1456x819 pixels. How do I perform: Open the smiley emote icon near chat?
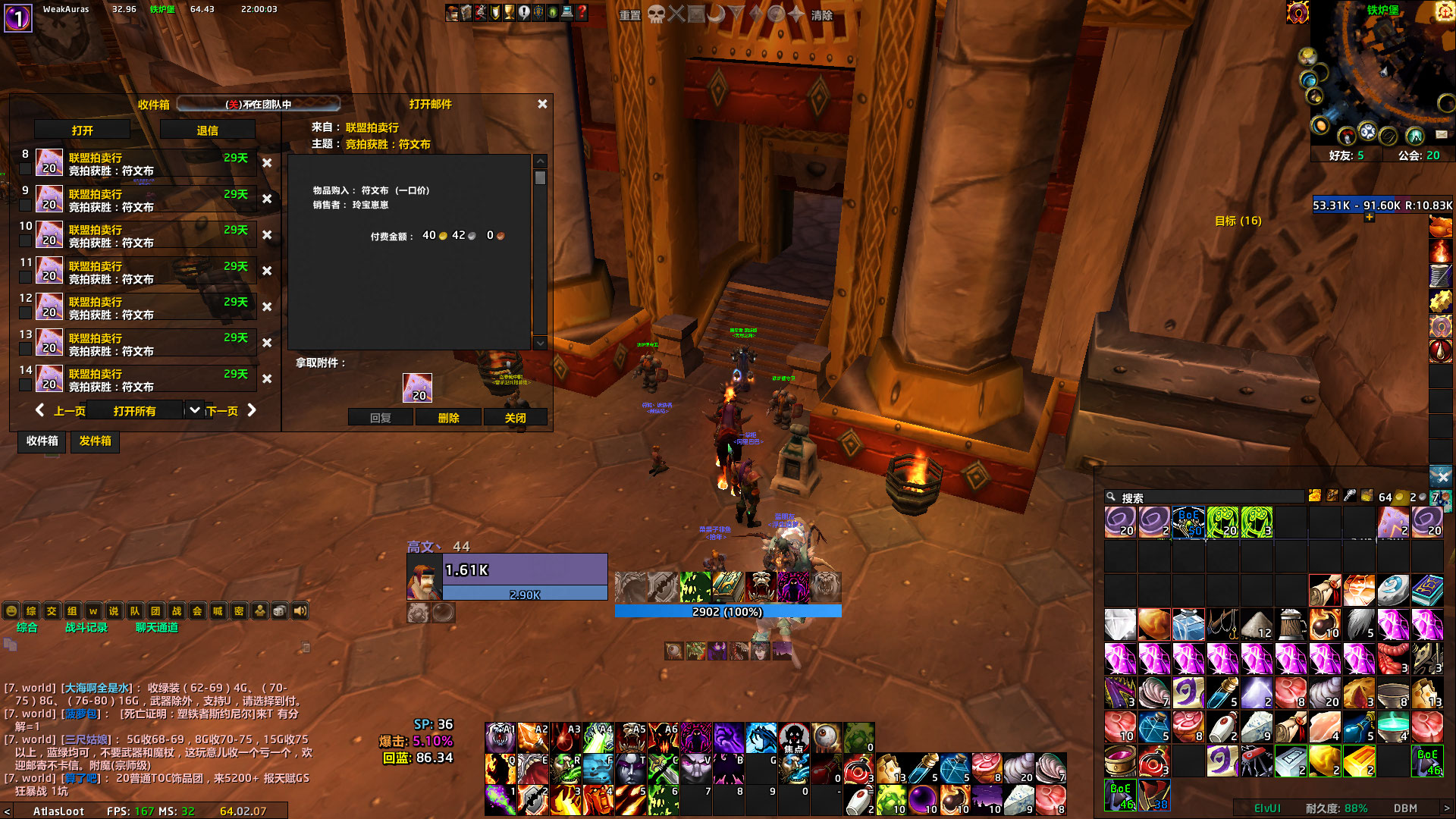coord(11,610)
